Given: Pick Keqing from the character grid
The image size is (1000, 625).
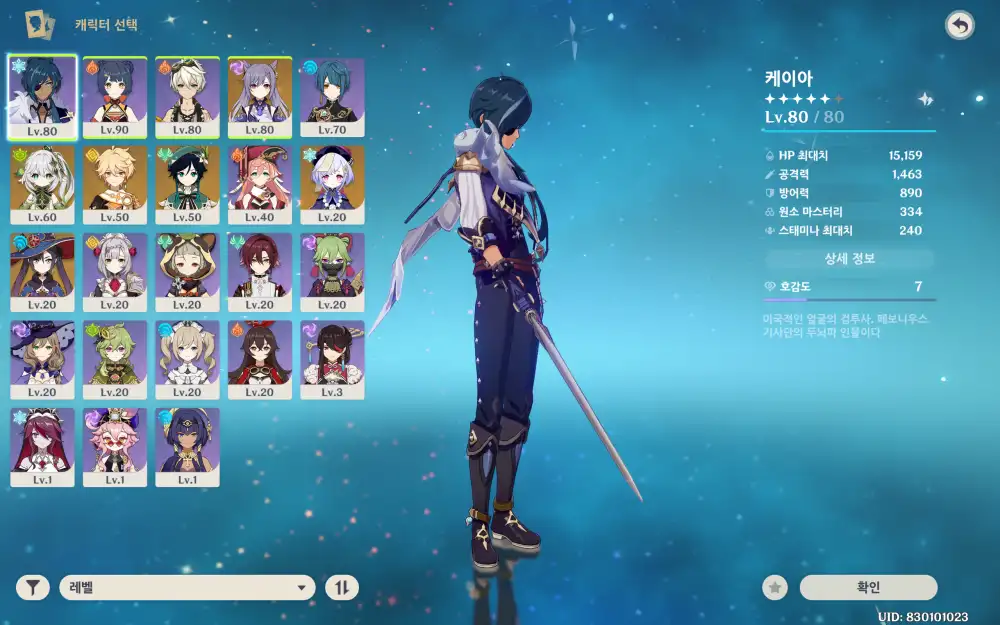Looking at the screenshot, I should coord(260,96).
